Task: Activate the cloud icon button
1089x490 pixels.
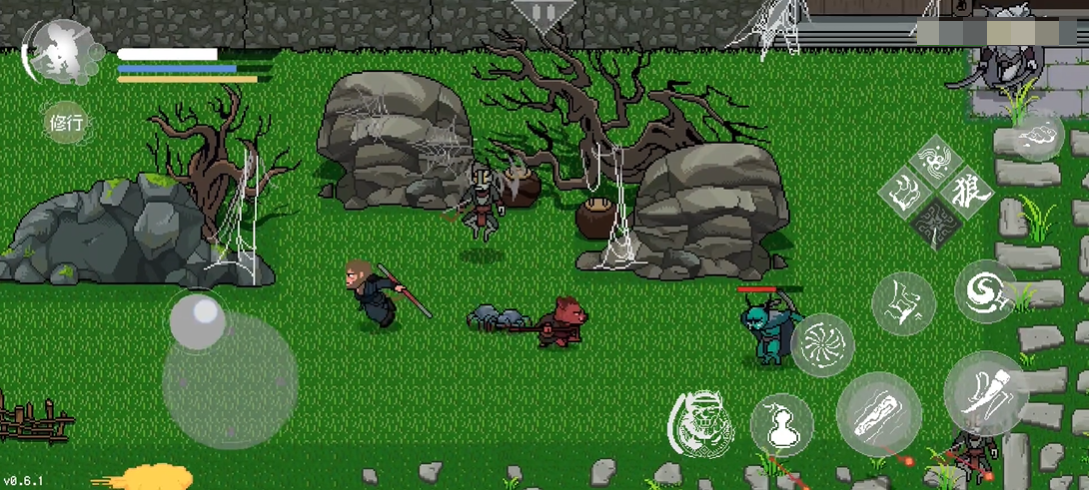Action: [1037, 135]
